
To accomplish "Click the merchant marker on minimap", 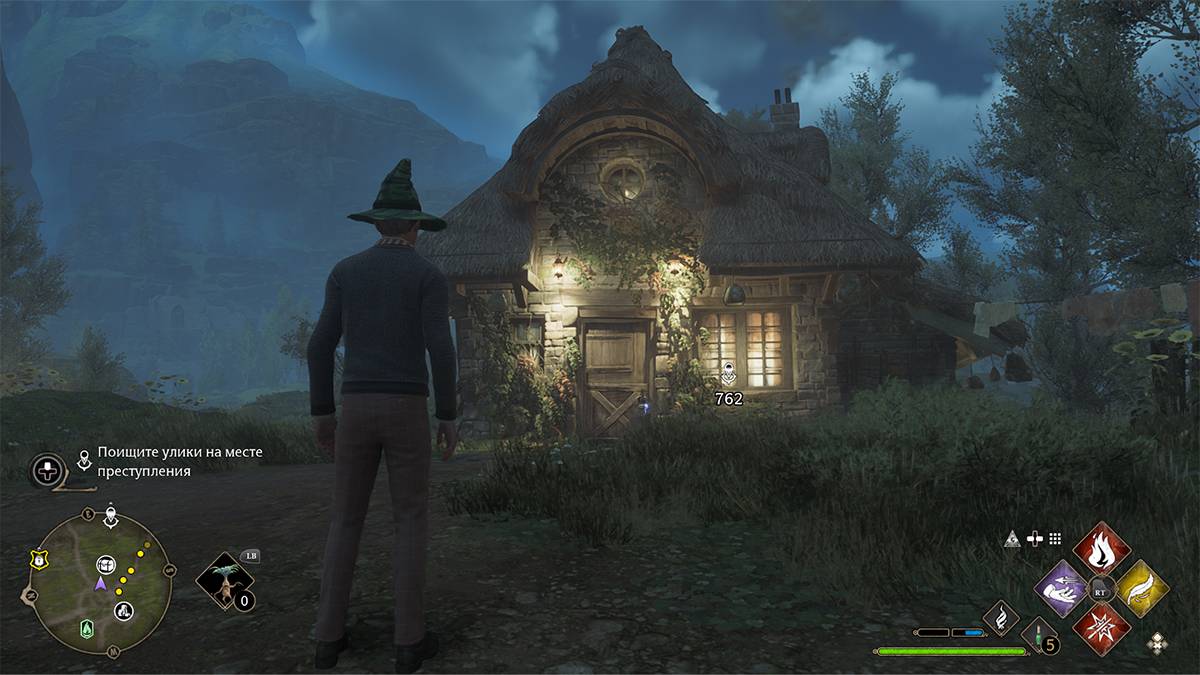I will (x=124, y=610).
